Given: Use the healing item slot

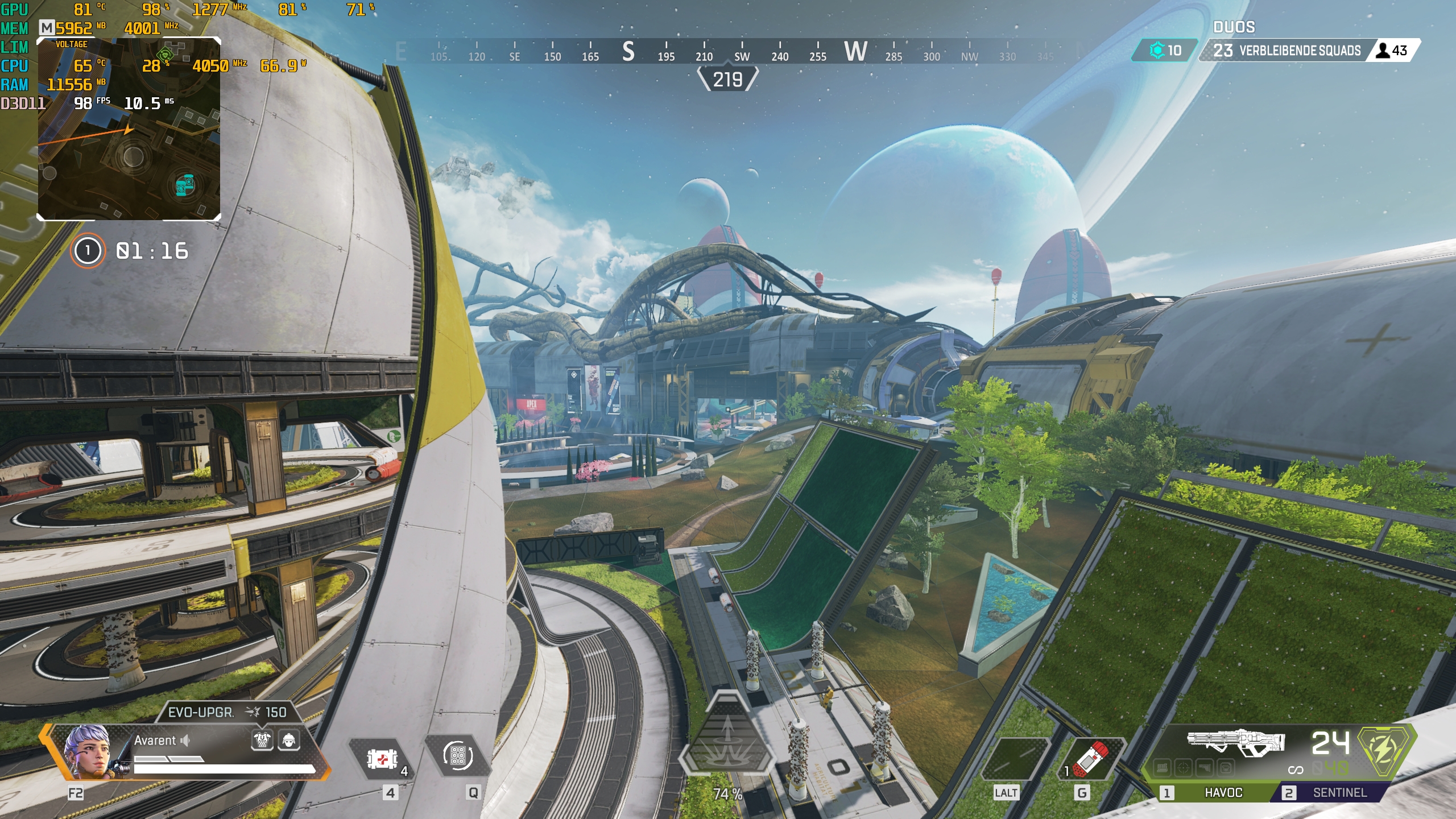Looking at the screenshot, I should 382,759.
